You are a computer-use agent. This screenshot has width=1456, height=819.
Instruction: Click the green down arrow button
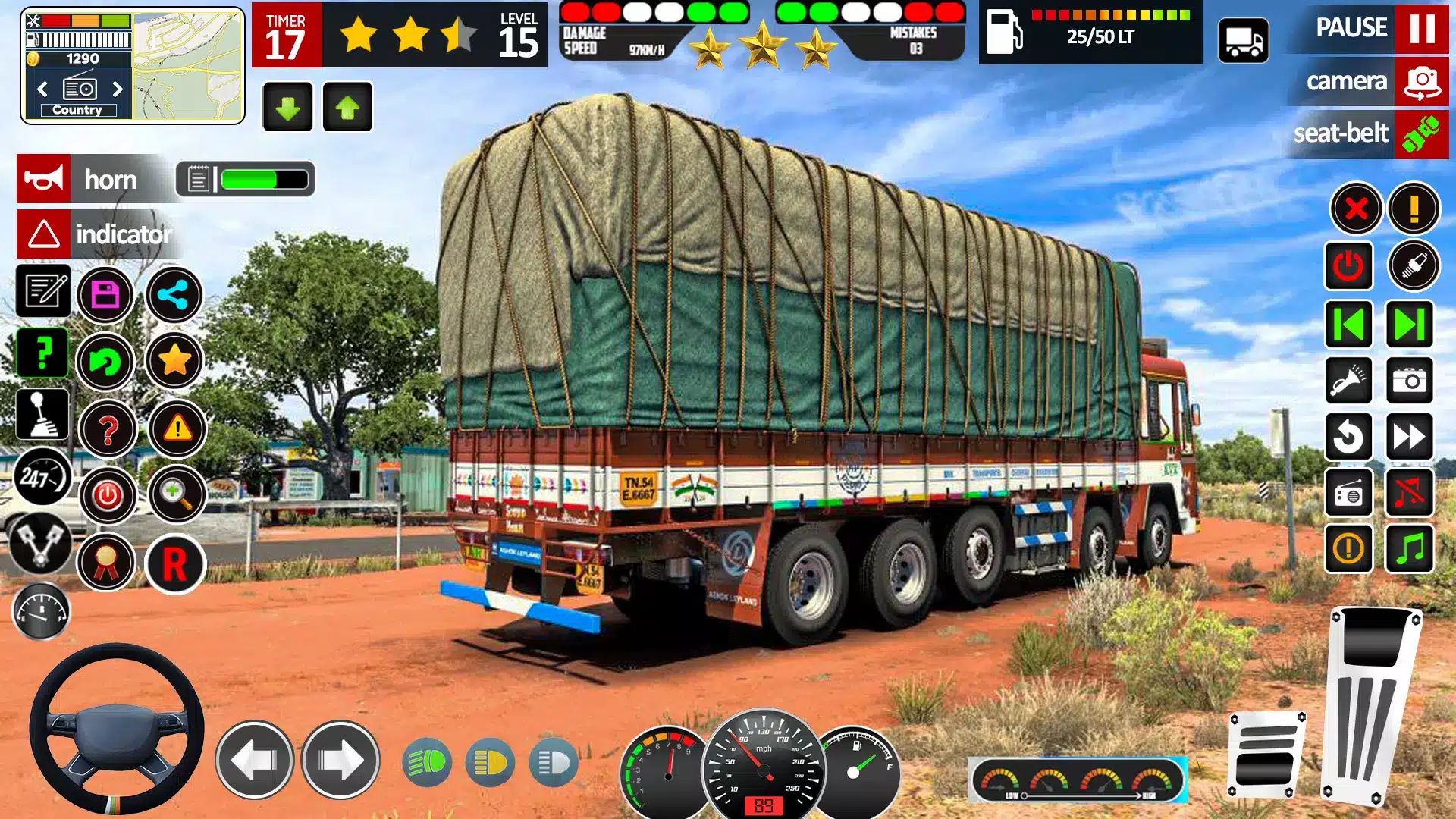point(287,108)
